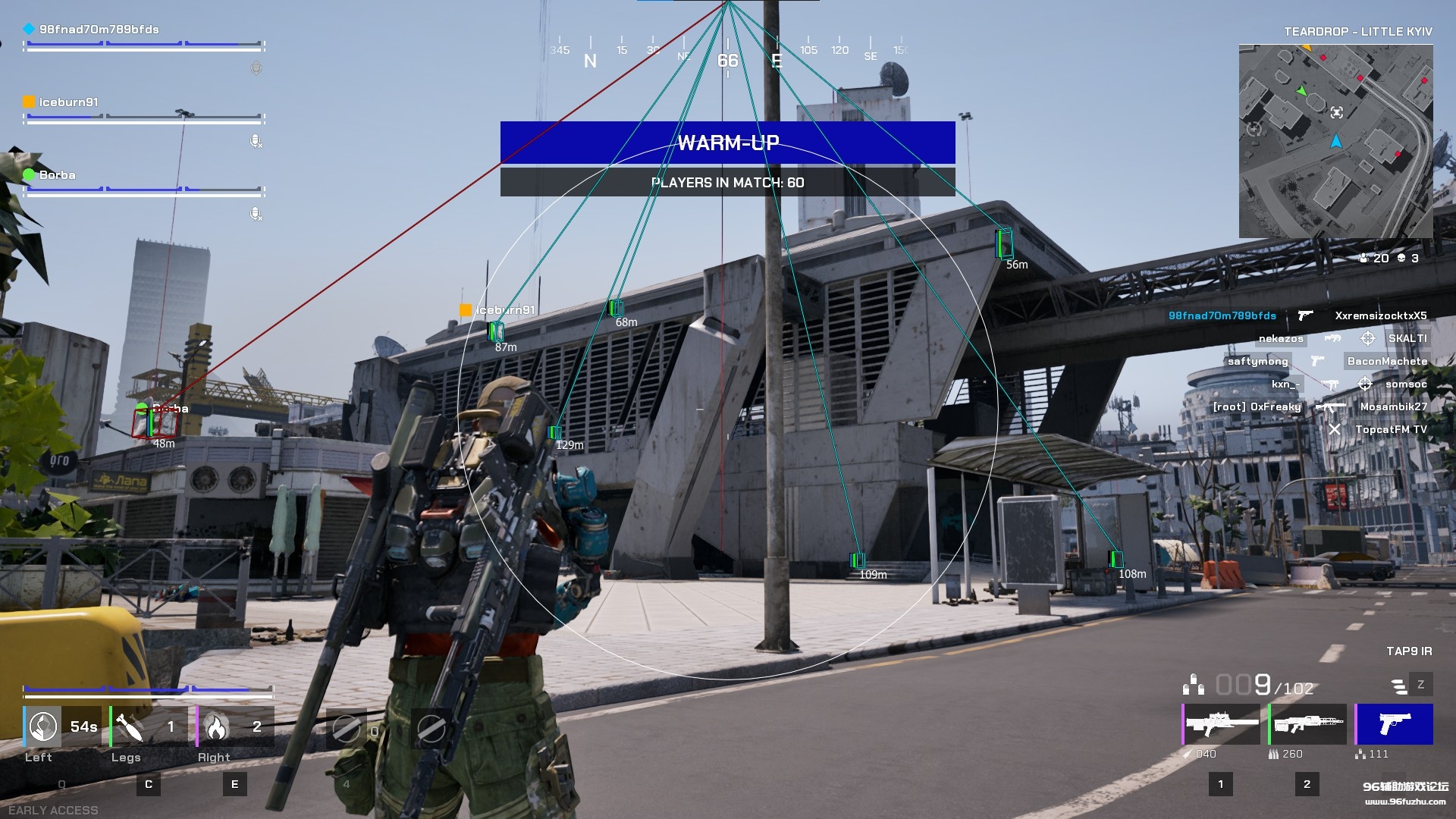Select squad member iceburn91 in the list
Viewport: 1456px width, 819px height.
(x=68, y=102)
